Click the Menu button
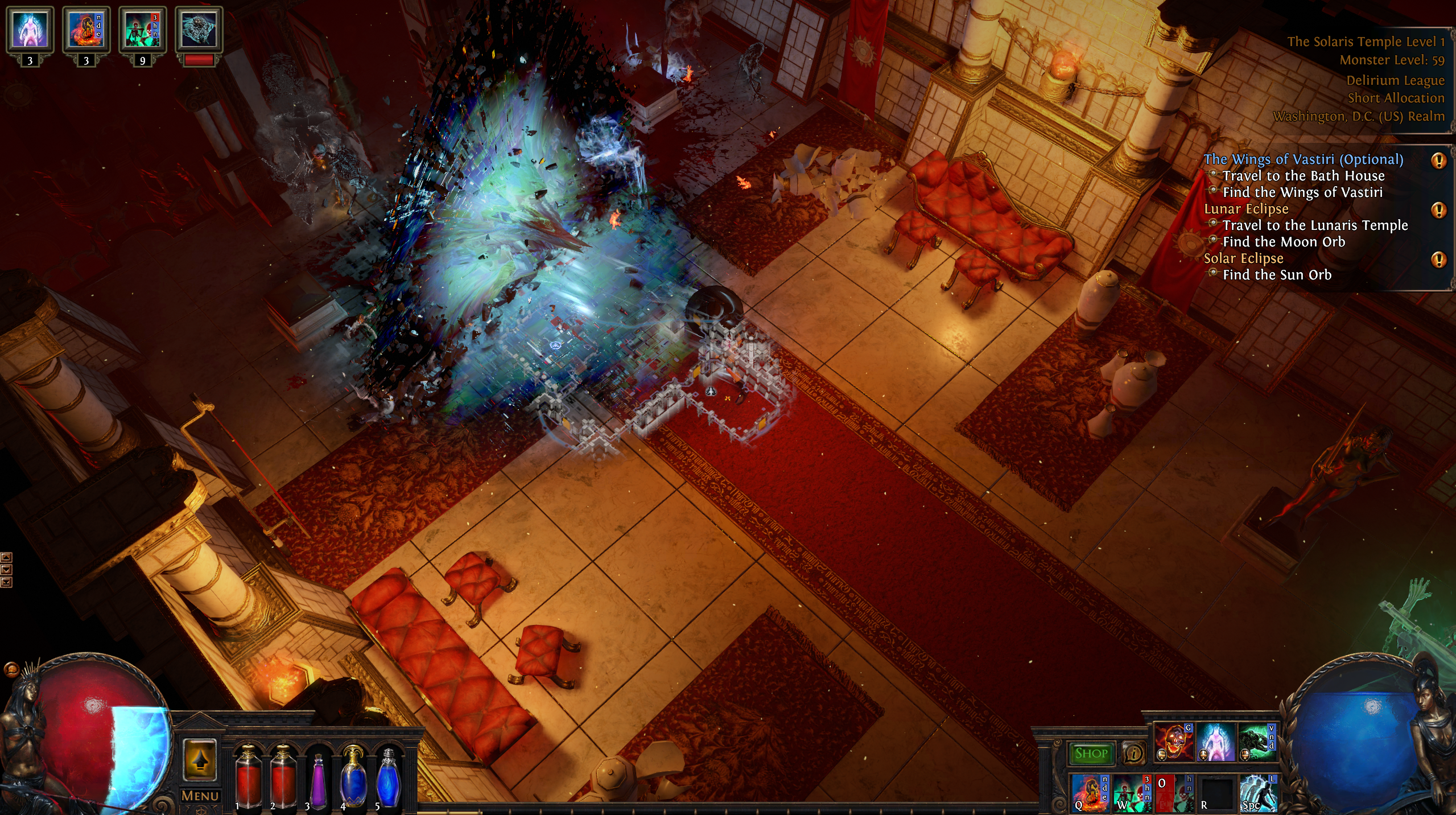This screenshot has width=1456, height=815. [200, 796]
